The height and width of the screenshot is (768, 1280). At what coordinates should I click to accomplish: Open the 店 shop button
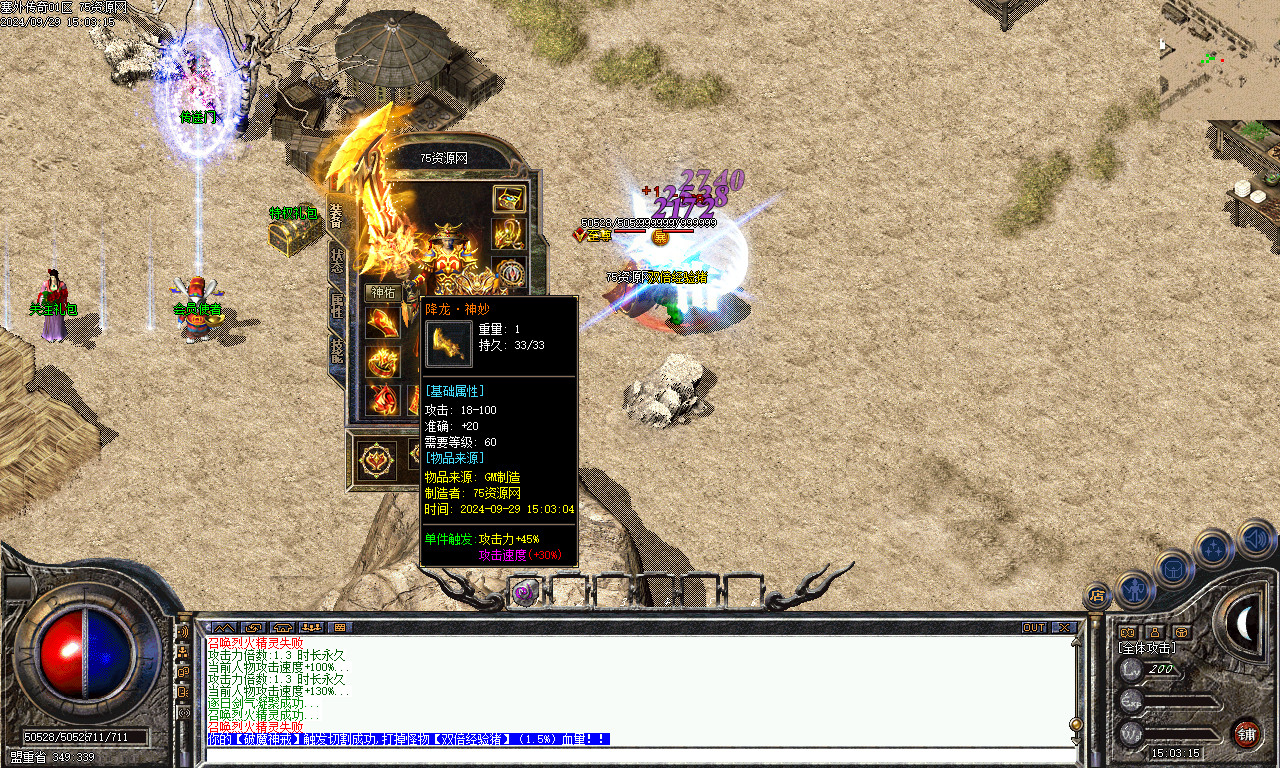click(x=1097, y=596)
